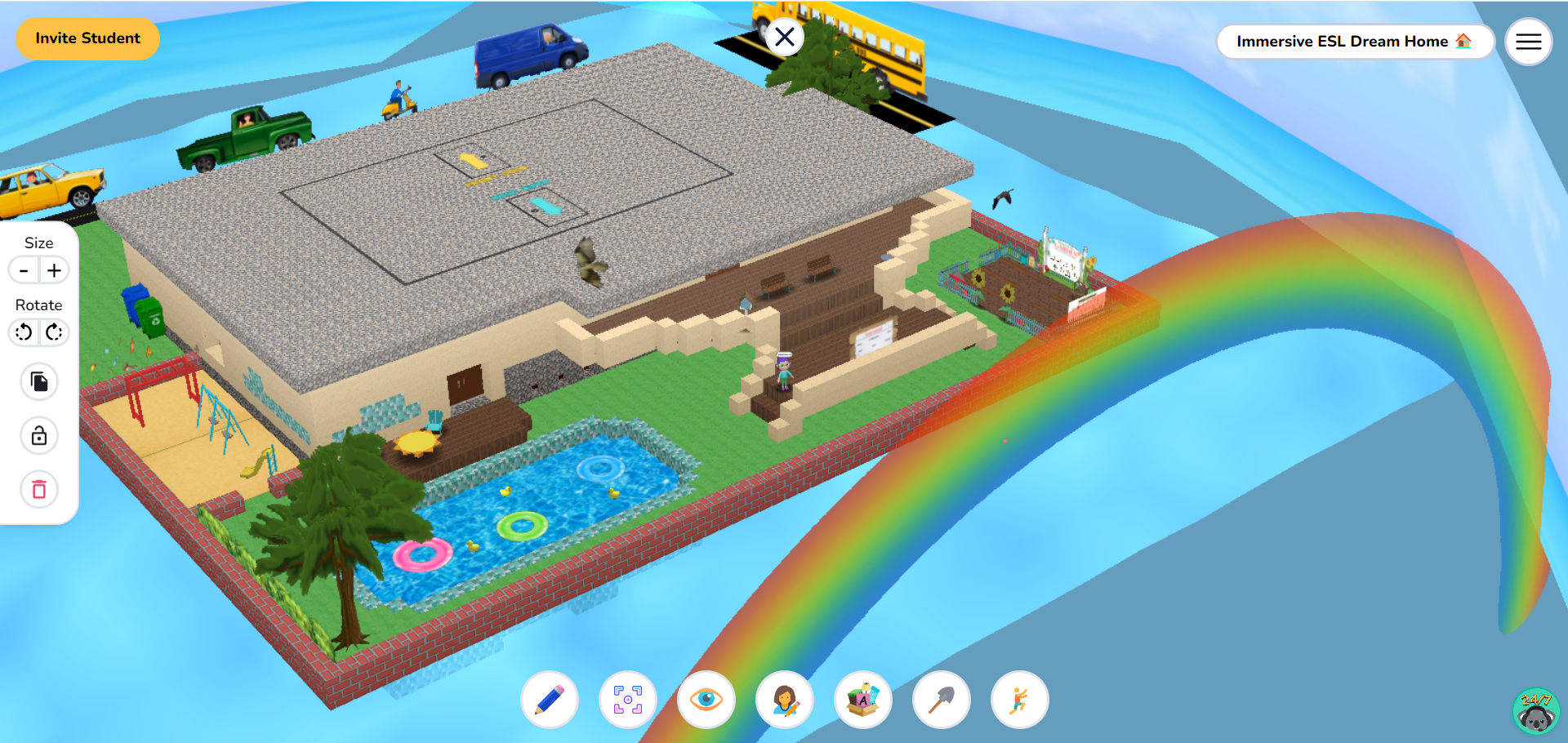Open the asset box library
1568x743 pixels.
pyautogui.click(x=862, y=700)
